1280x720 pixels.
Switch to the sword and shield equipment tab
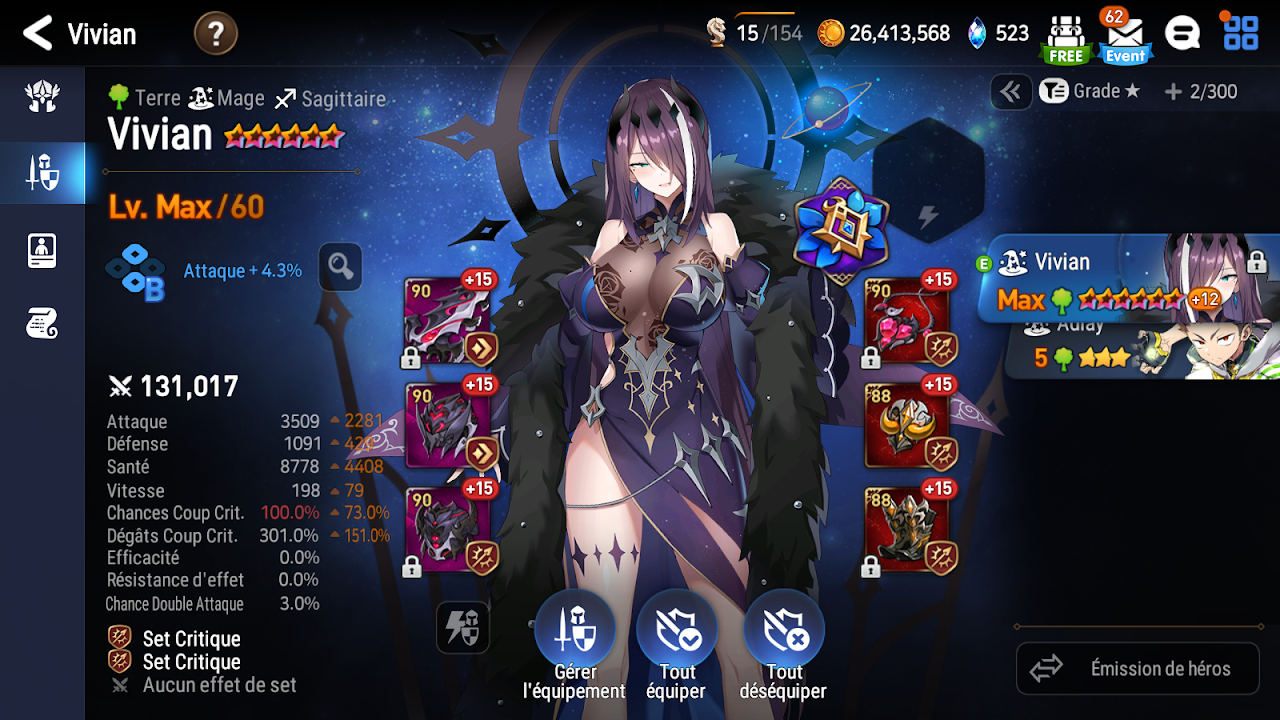click(42, 173)
